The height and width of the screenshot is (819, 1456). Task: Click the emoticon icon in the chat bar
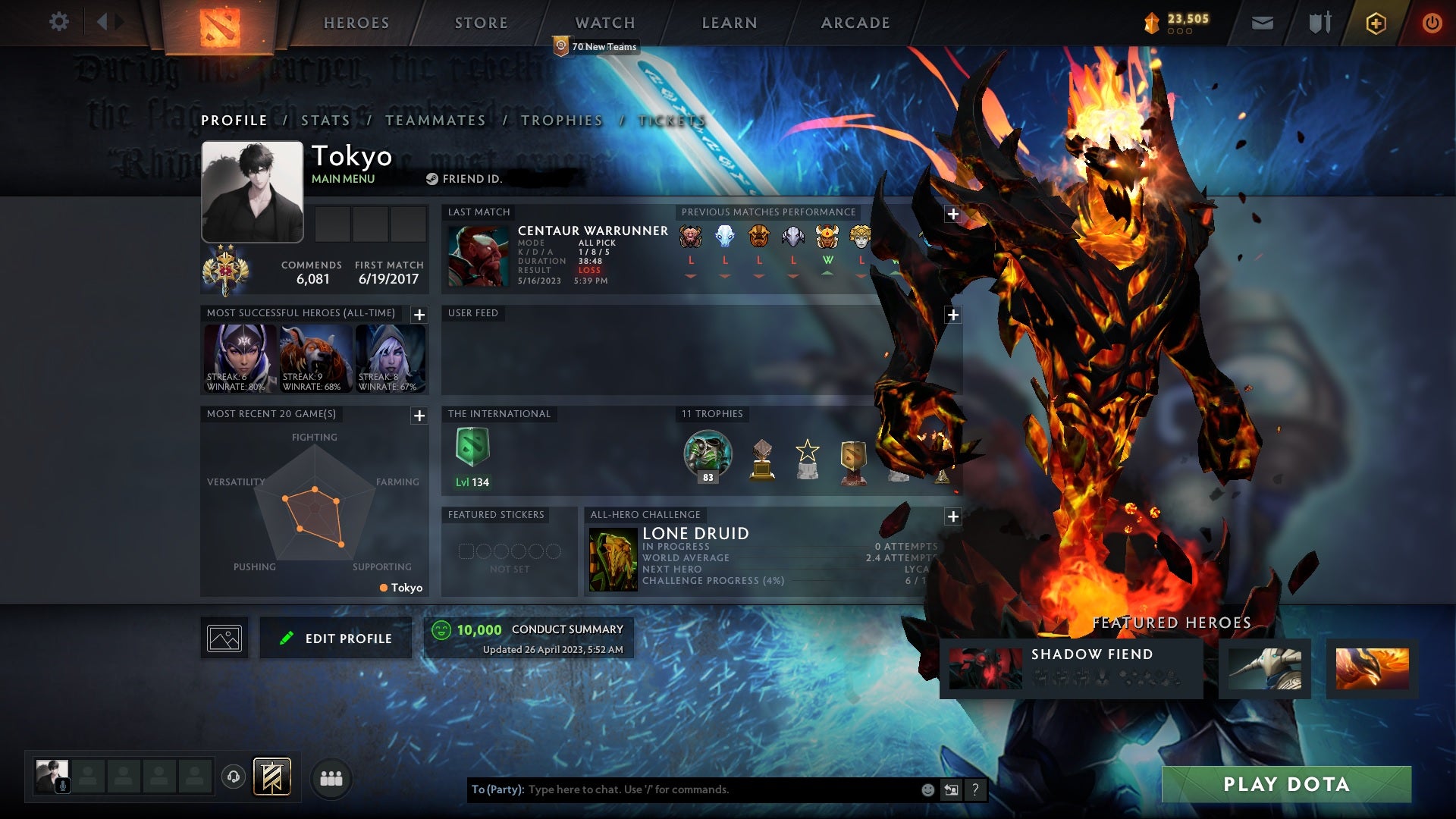[928, 789]
